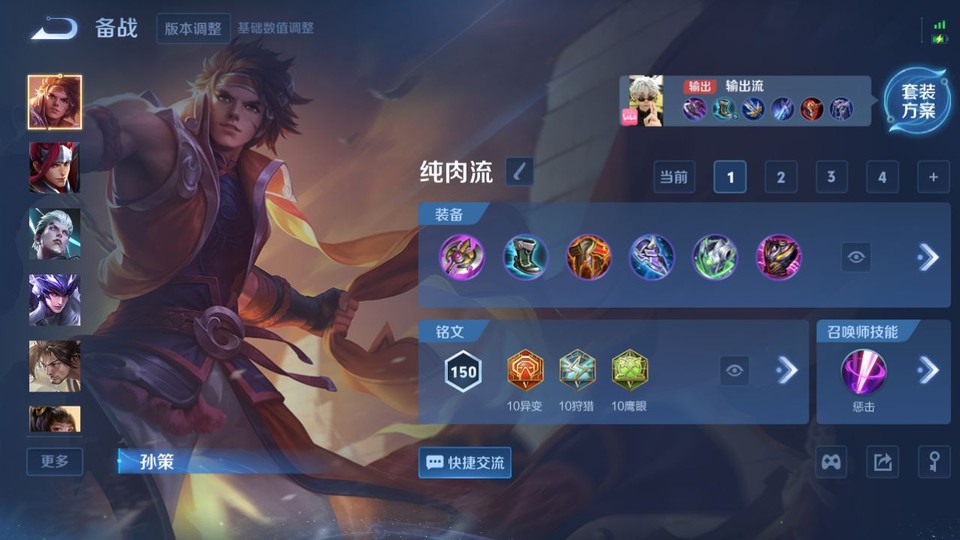
Task: Select build preset tab 2
Action: point(780,178)
